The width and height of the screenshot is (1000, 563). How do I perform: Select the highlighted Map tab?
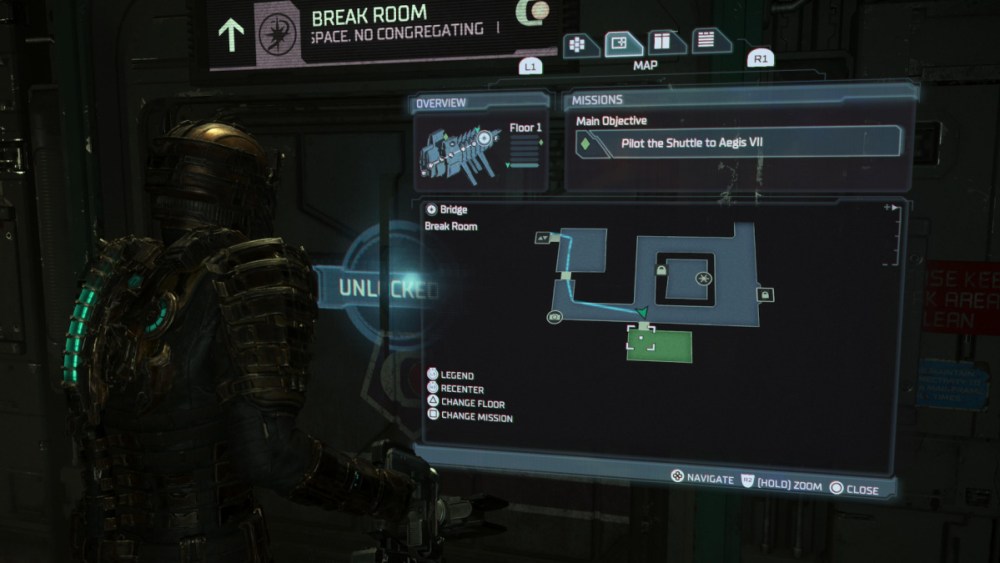[x=622, y=44]
